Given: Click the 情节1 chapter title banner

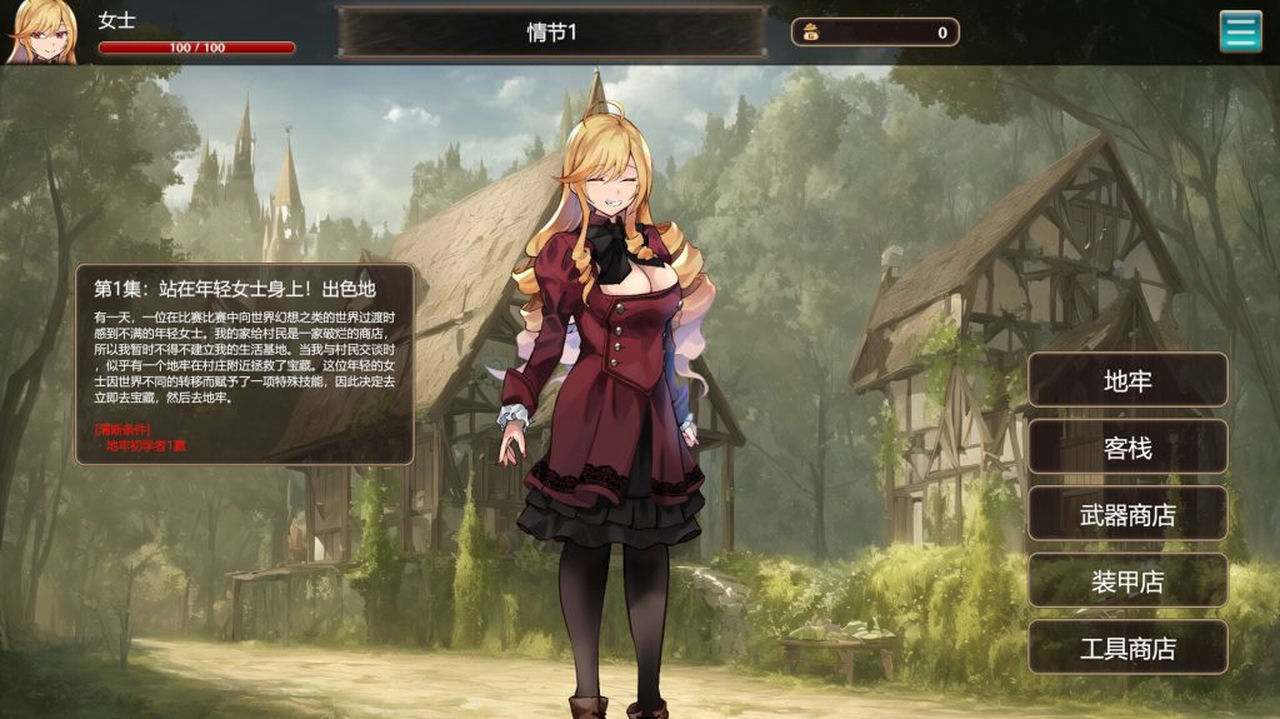Looking at the screenshot, I should (552, 32).
